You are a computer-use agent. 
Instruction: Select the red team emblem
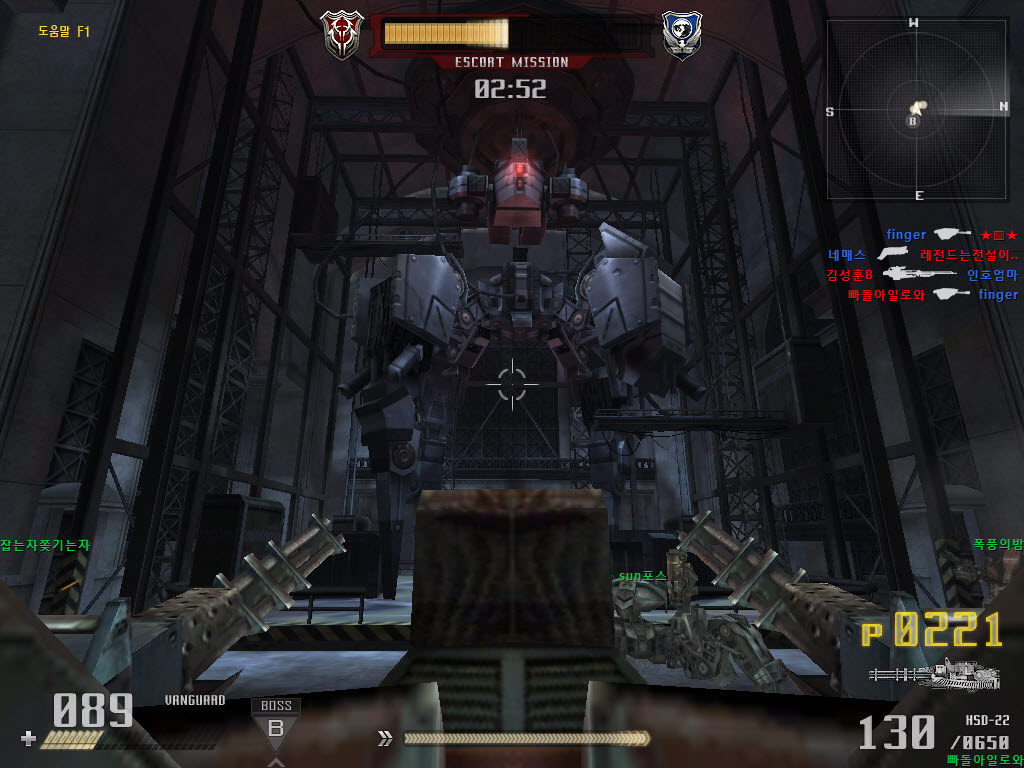pos(341,34)
